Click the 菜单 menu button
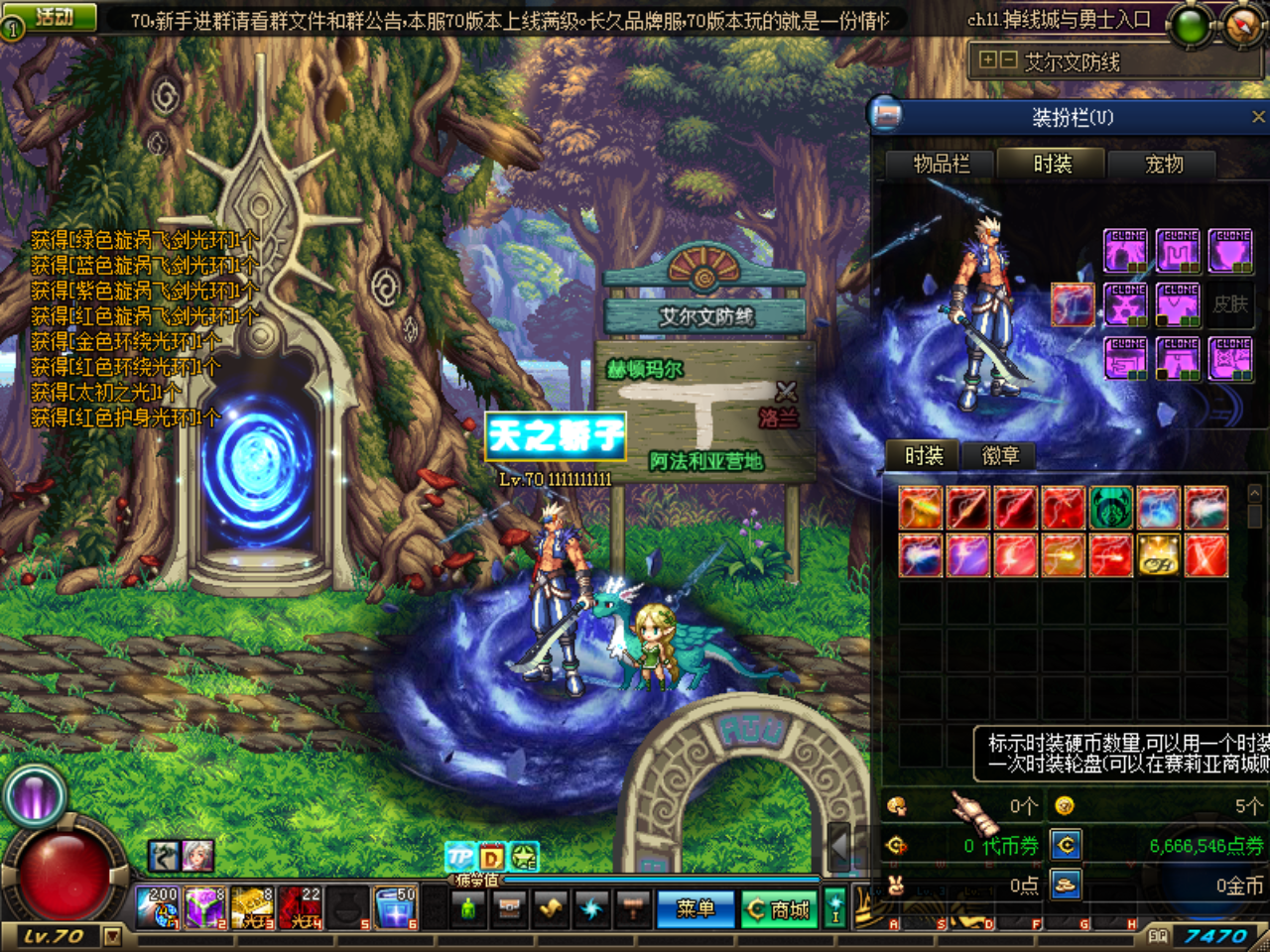This screenshot has width=1270, height=952. [x=696, y=907]
